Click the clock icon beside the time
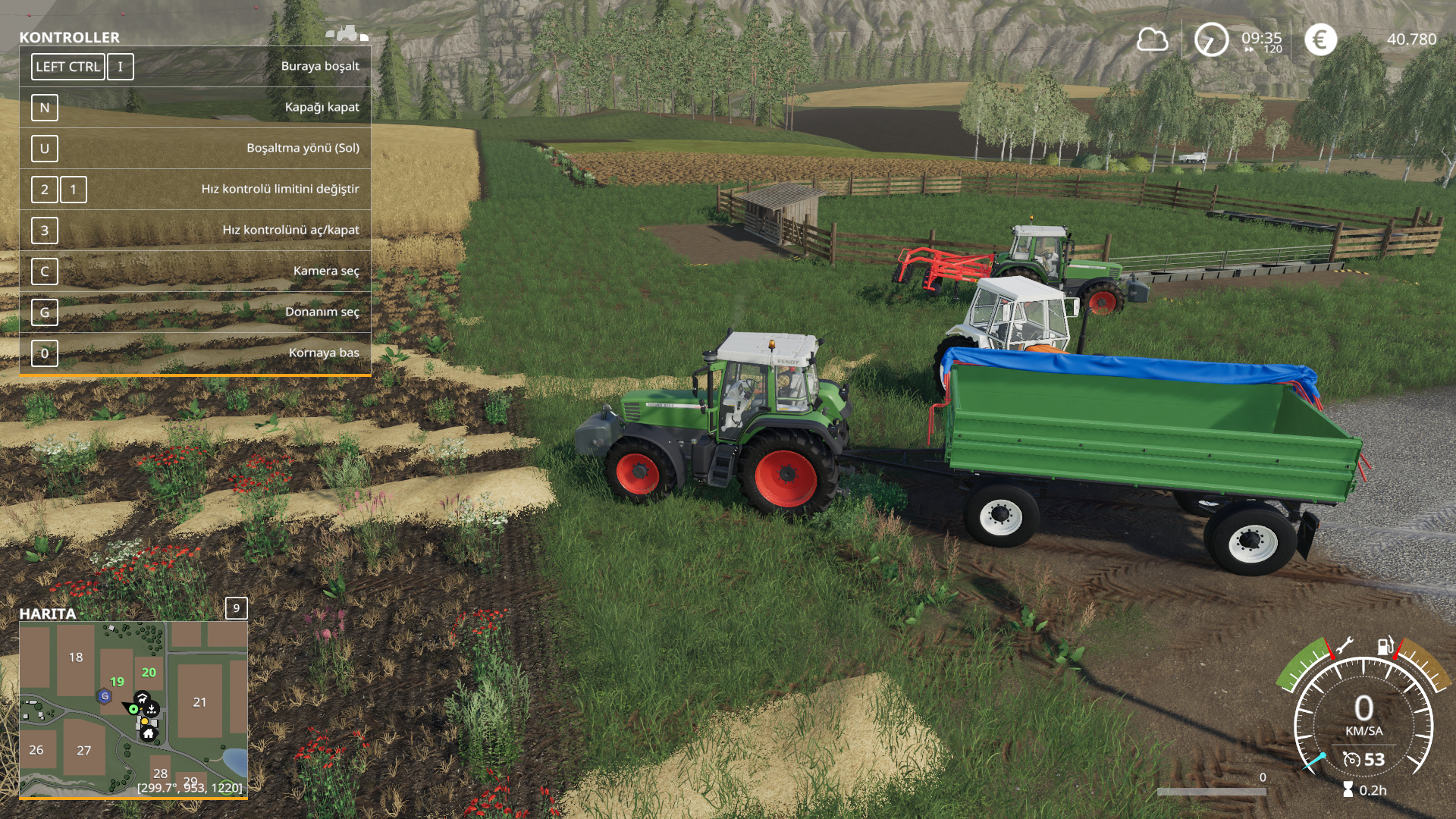The width and height of the screenshot is (1456, 819). (1211, 39)
